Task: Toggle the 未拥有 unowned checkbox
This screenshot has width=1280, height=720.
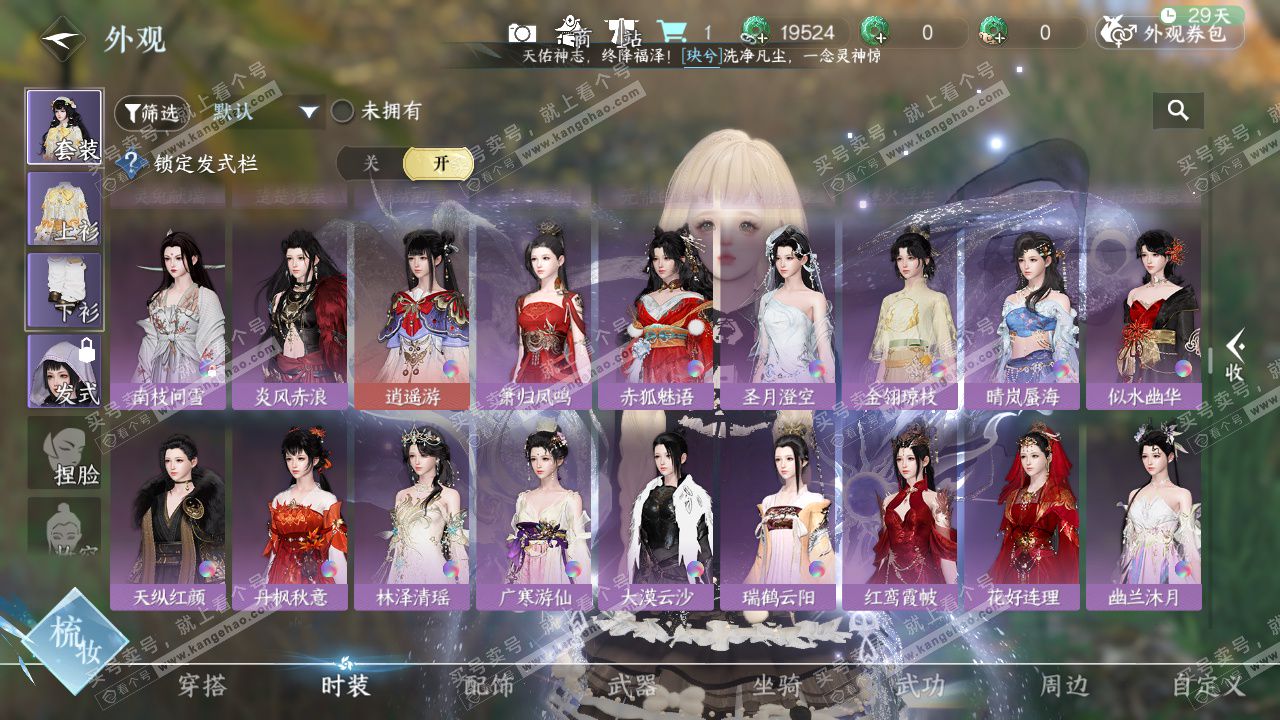Action: [343, 112]
